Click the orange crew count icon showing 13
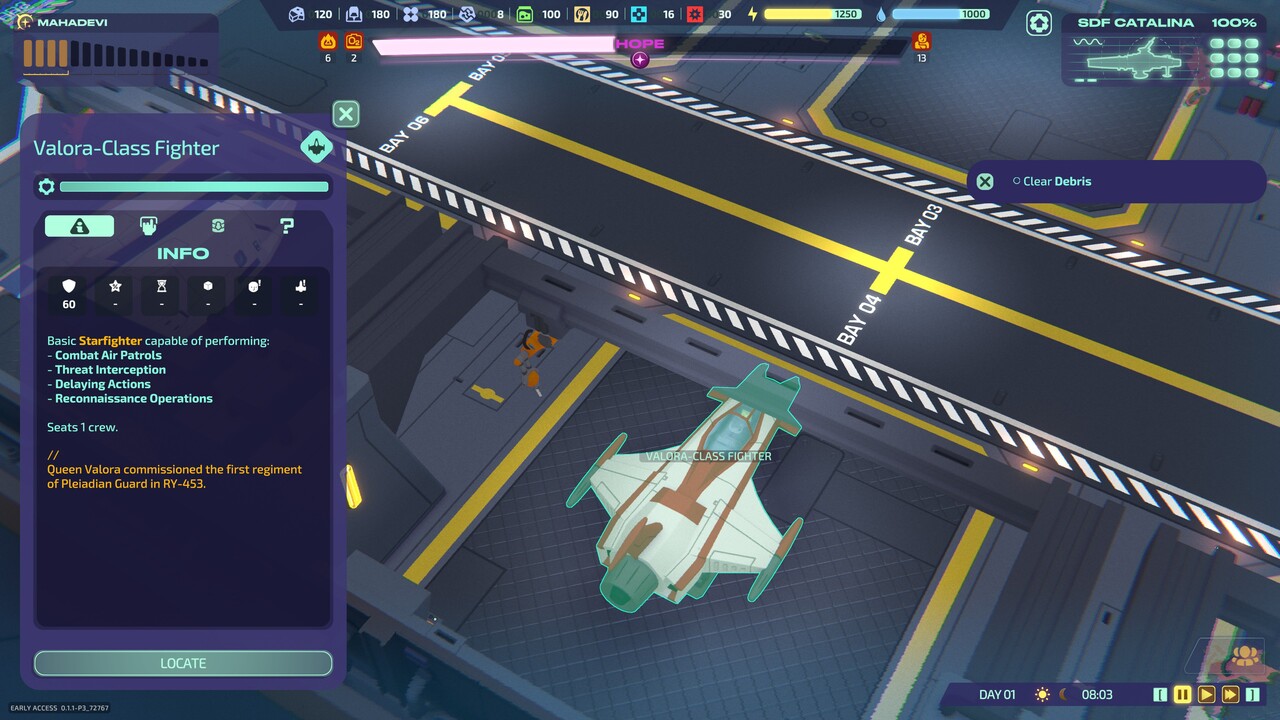 [x=922, y=41]
